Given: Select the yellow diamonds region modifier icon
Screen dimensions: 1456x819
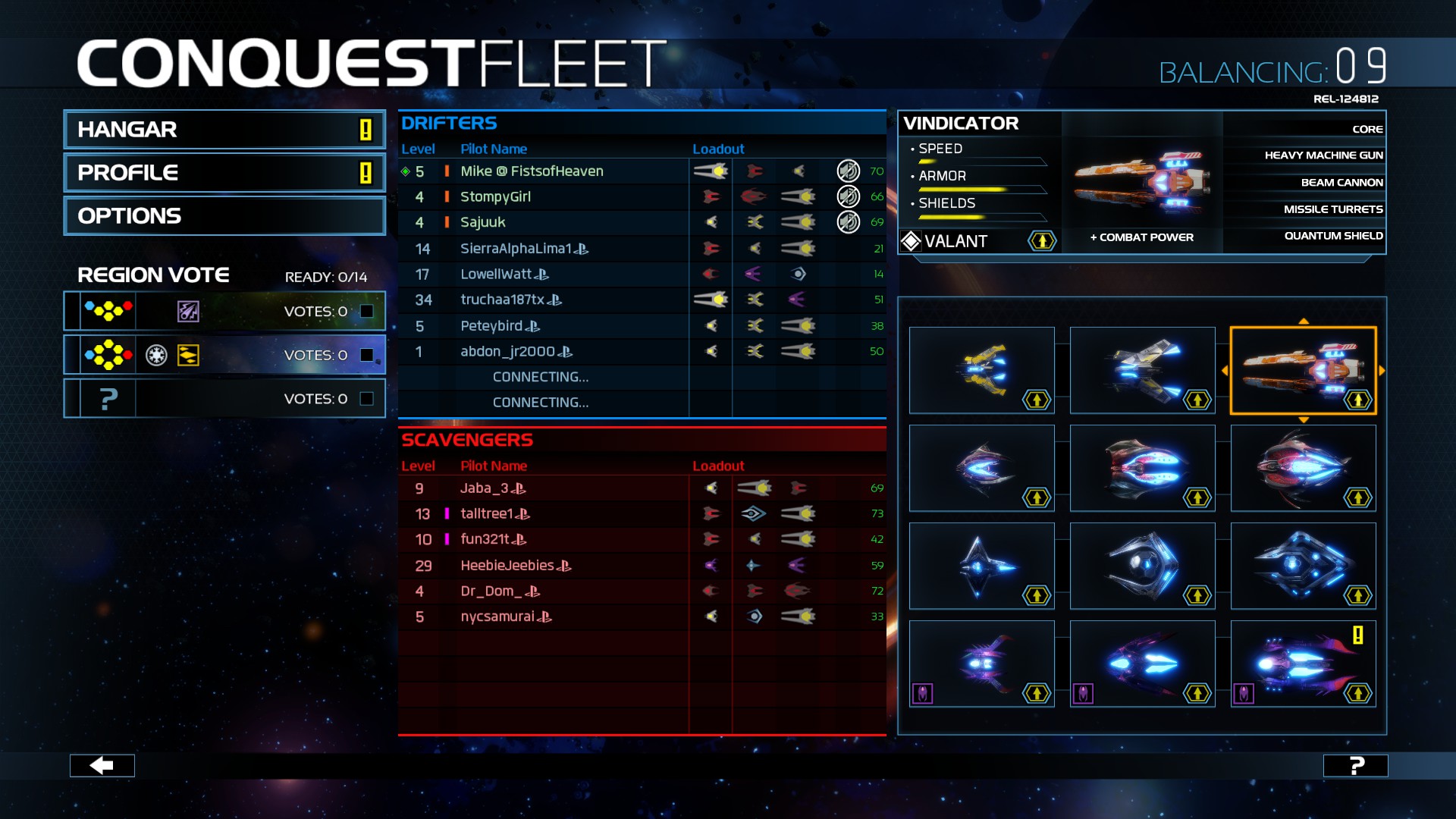Looking at the screenshot, I should point(188,355).
